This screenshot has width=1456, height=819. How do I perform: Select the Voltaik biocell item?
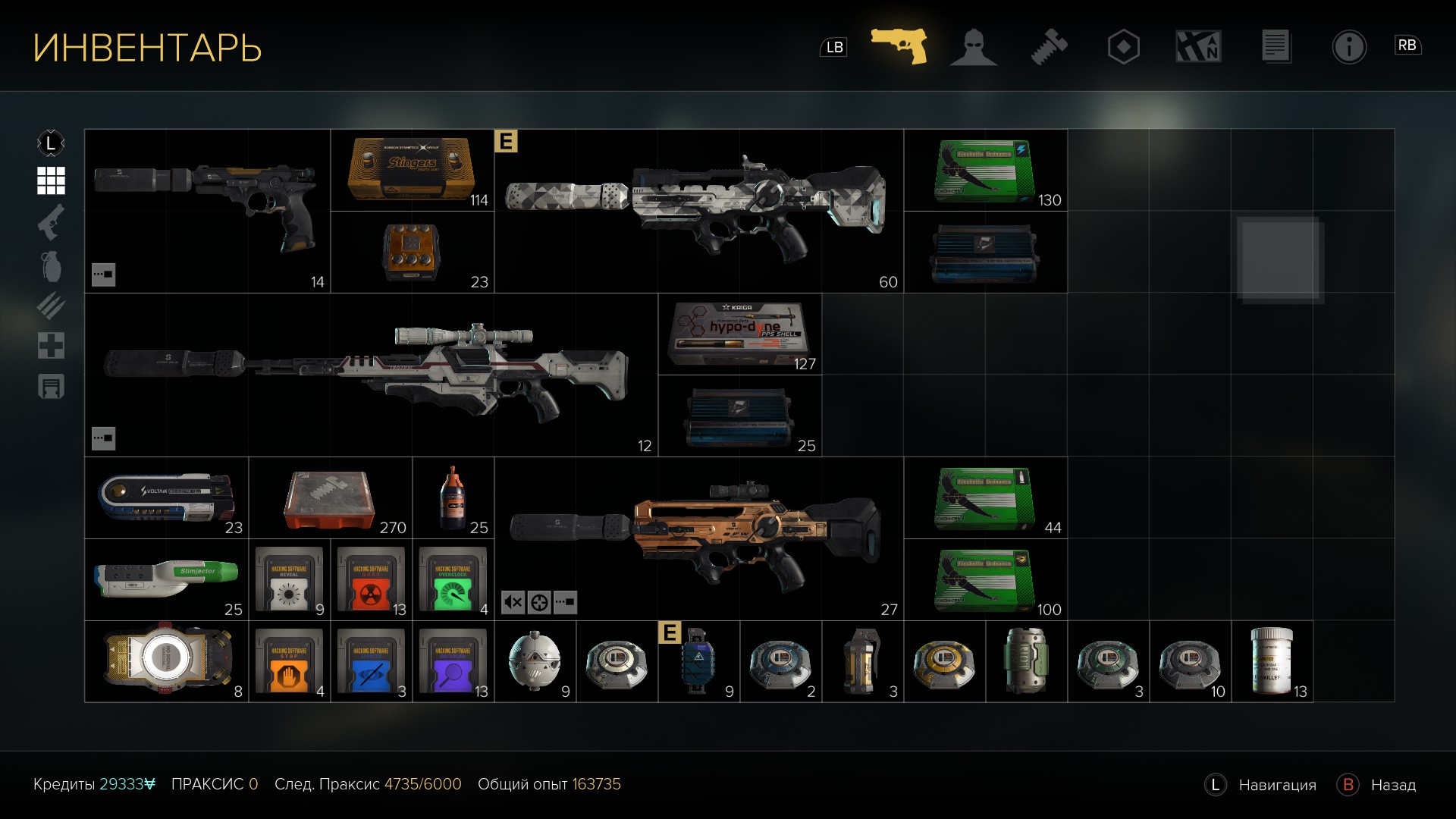[x=166, y=497]
